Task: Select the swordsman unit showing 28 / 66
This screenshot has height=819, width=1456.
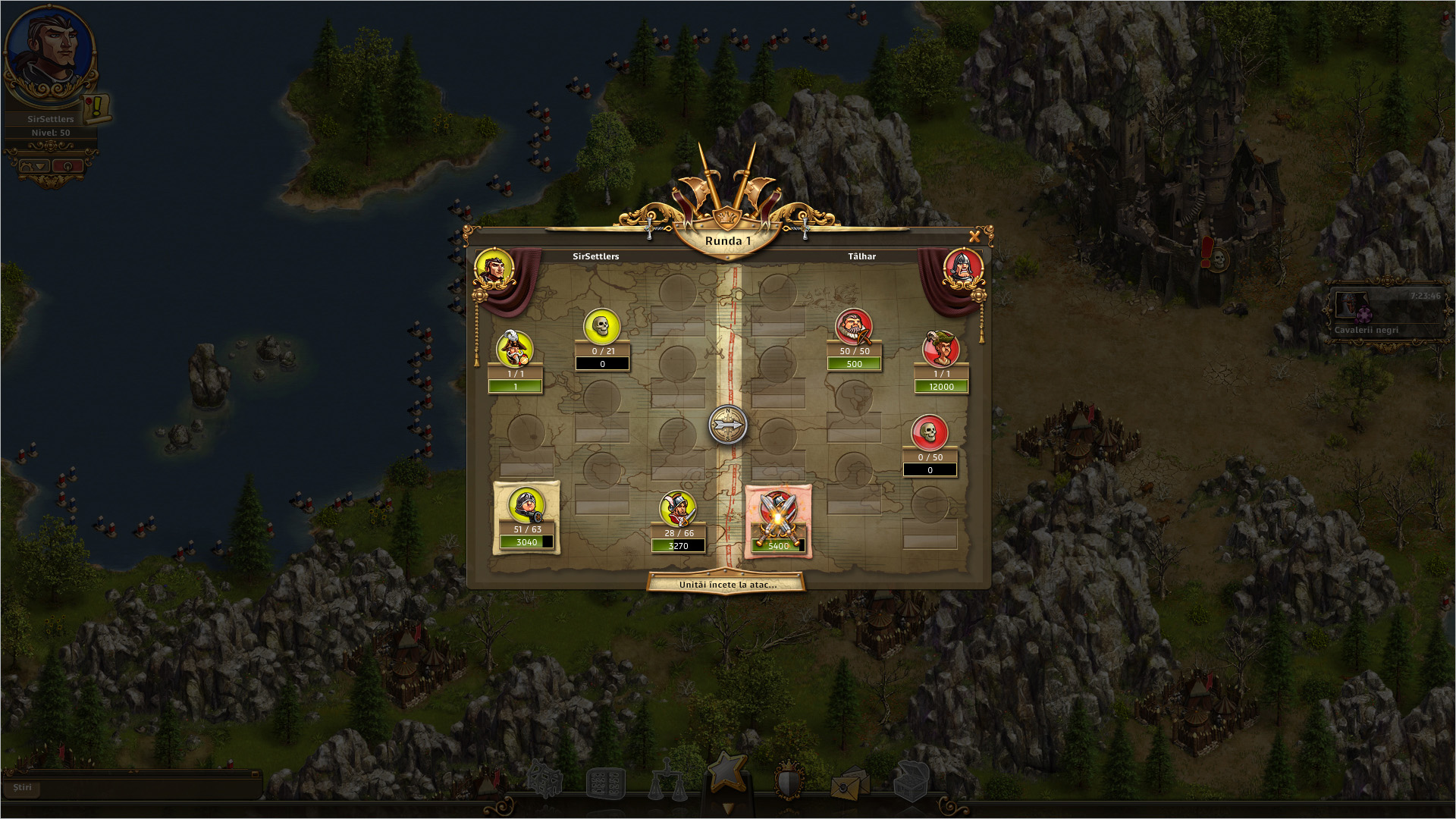Action: tap(678, 510)
